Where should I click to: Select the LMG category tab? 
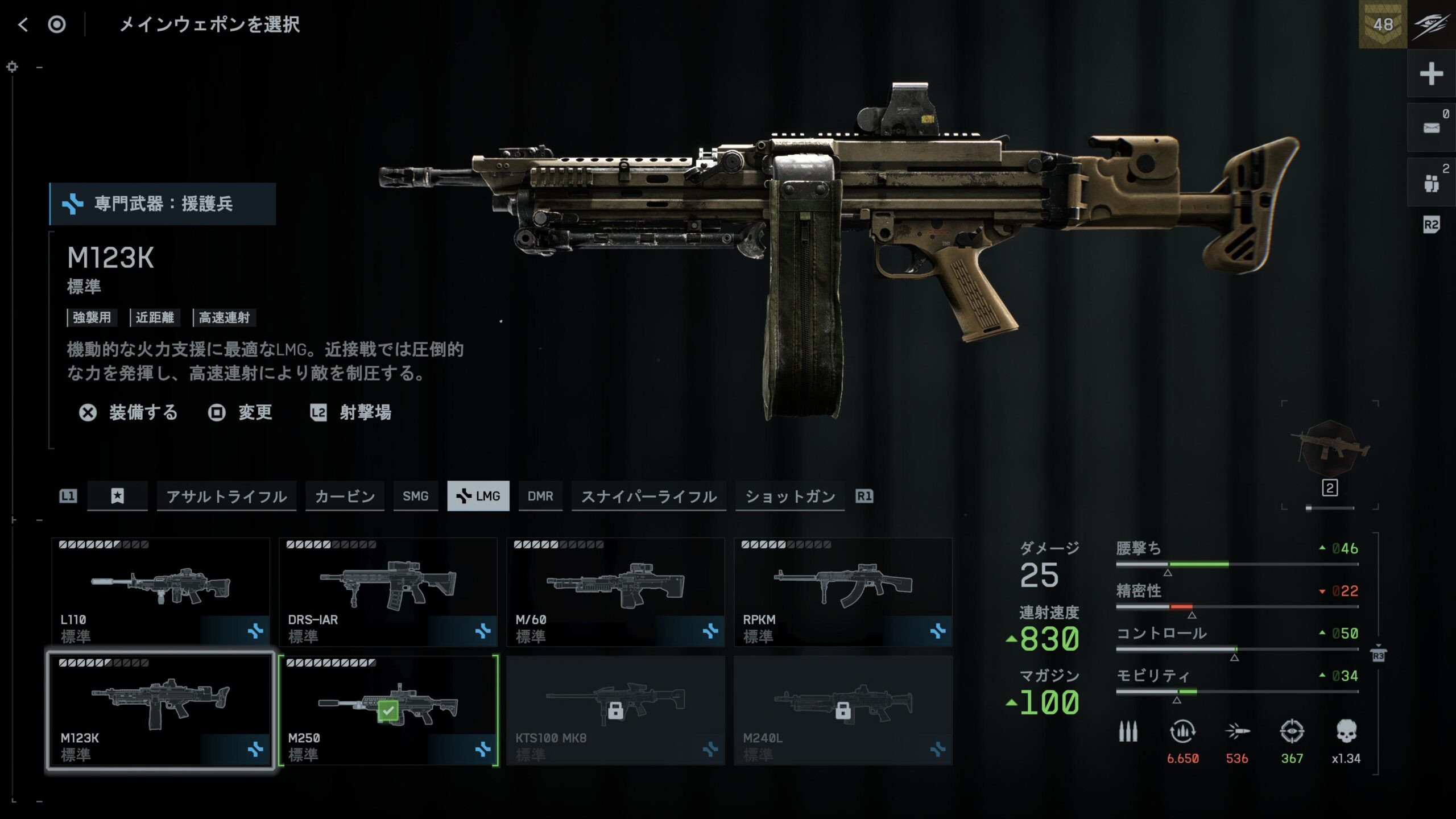[478, 496]
